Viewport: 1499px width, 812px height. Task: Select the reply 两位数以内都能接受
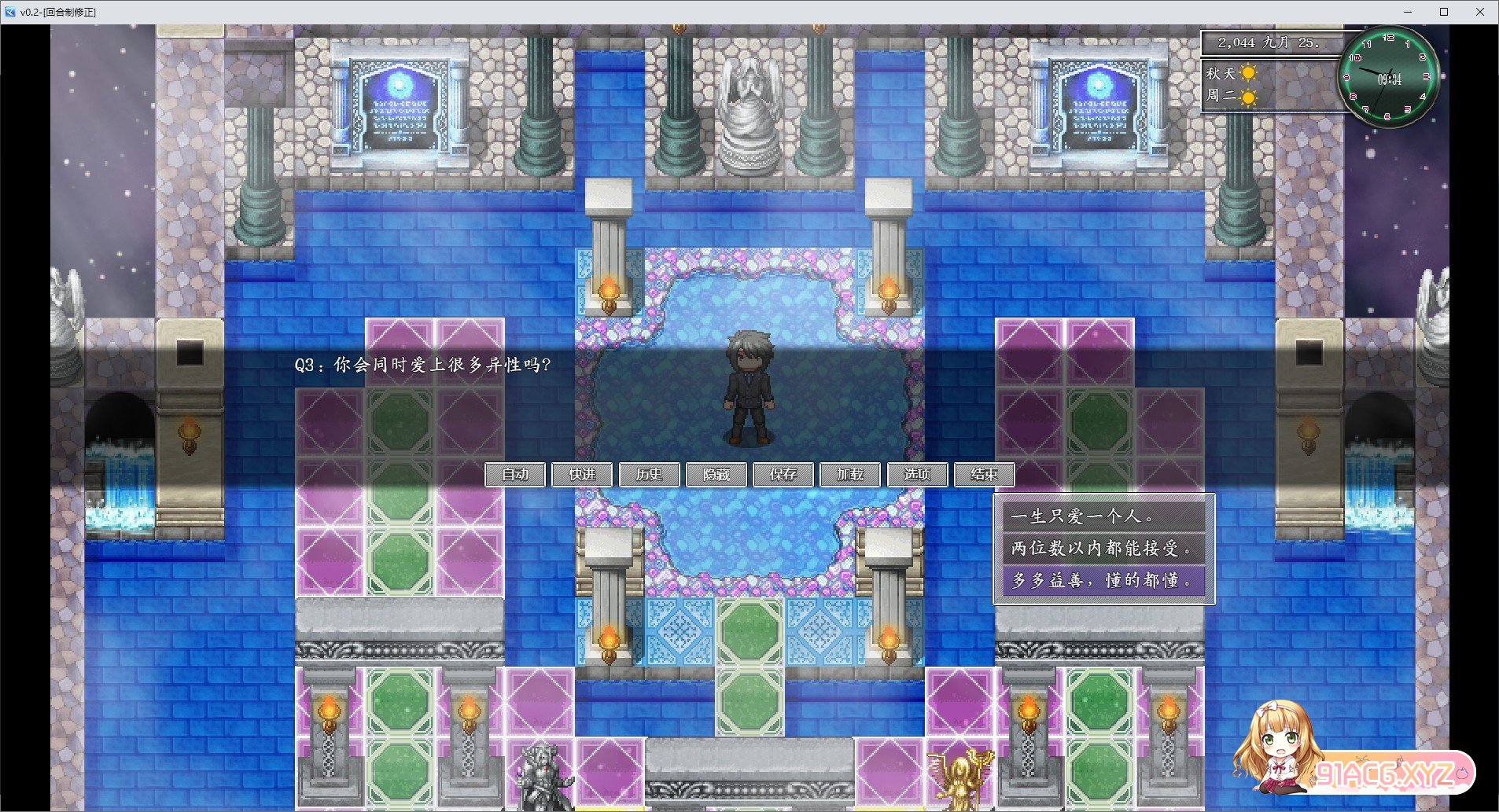[1103, 548]
